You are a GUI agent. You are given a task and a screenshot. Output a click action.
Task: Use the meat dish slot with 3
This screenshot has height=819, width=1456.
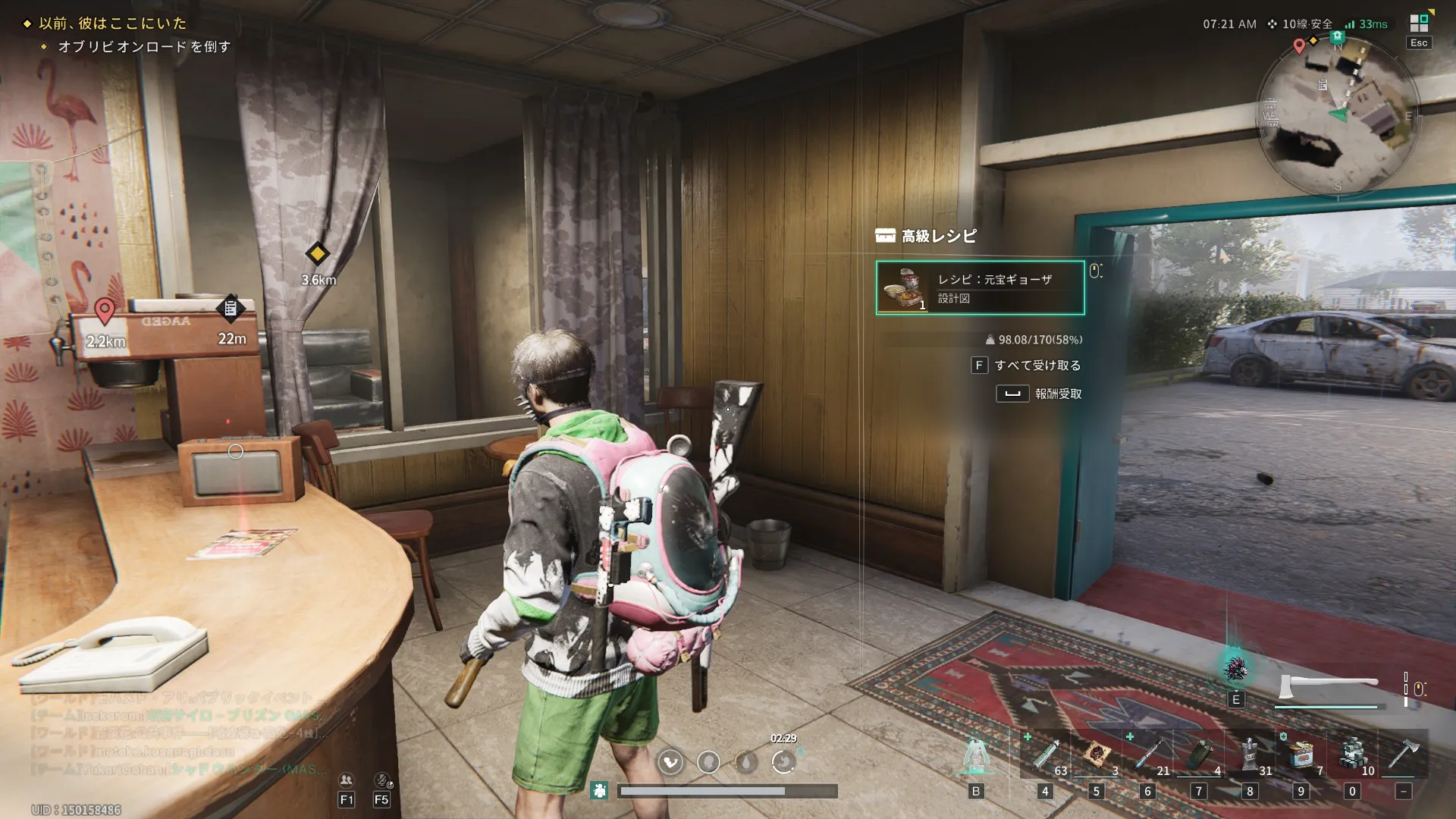pyautogui.click(x=1096, y=755)
